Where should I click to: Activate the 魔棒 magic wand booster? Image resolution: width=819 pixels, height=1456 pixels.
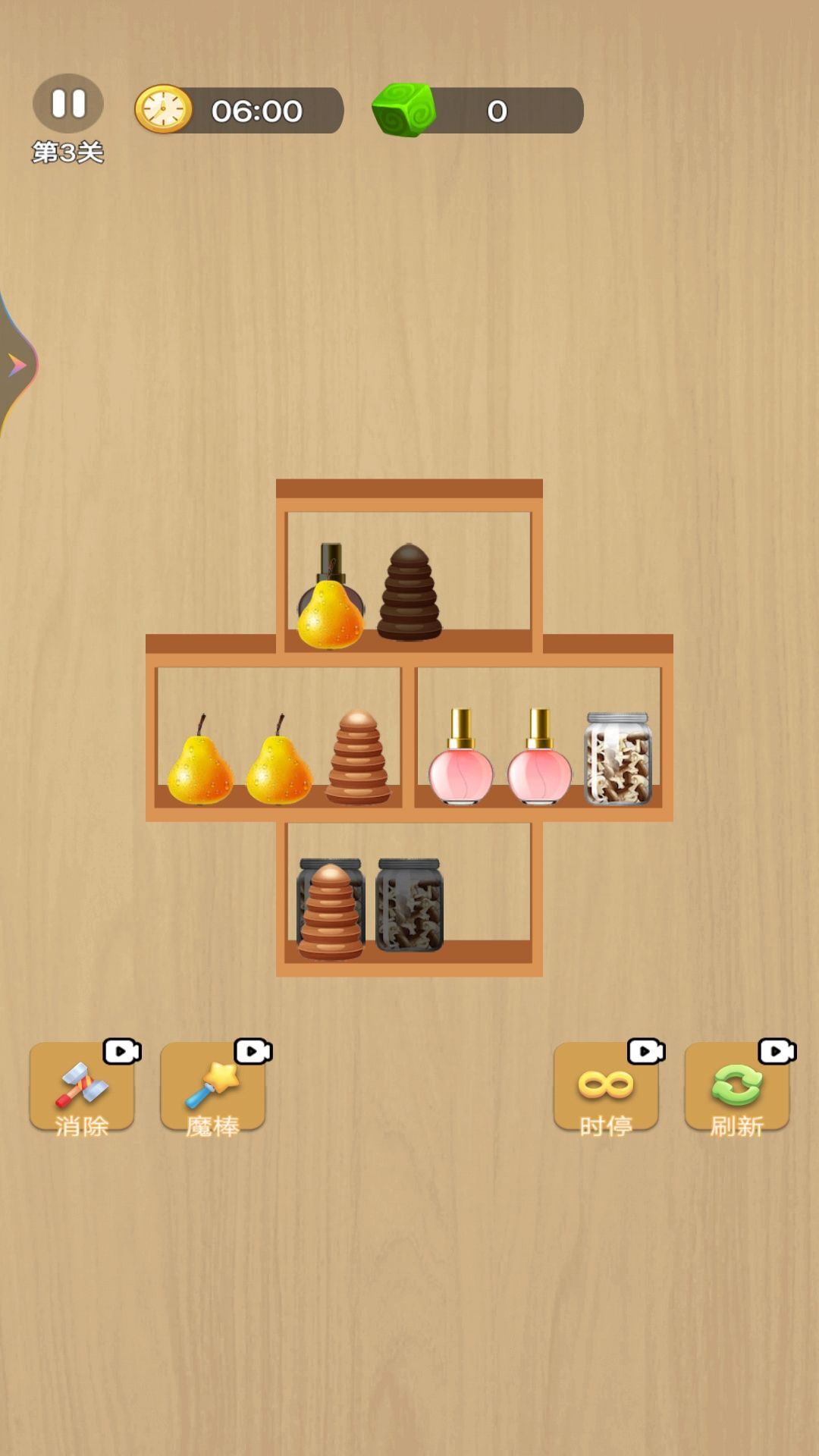[x=213, y=1088]
